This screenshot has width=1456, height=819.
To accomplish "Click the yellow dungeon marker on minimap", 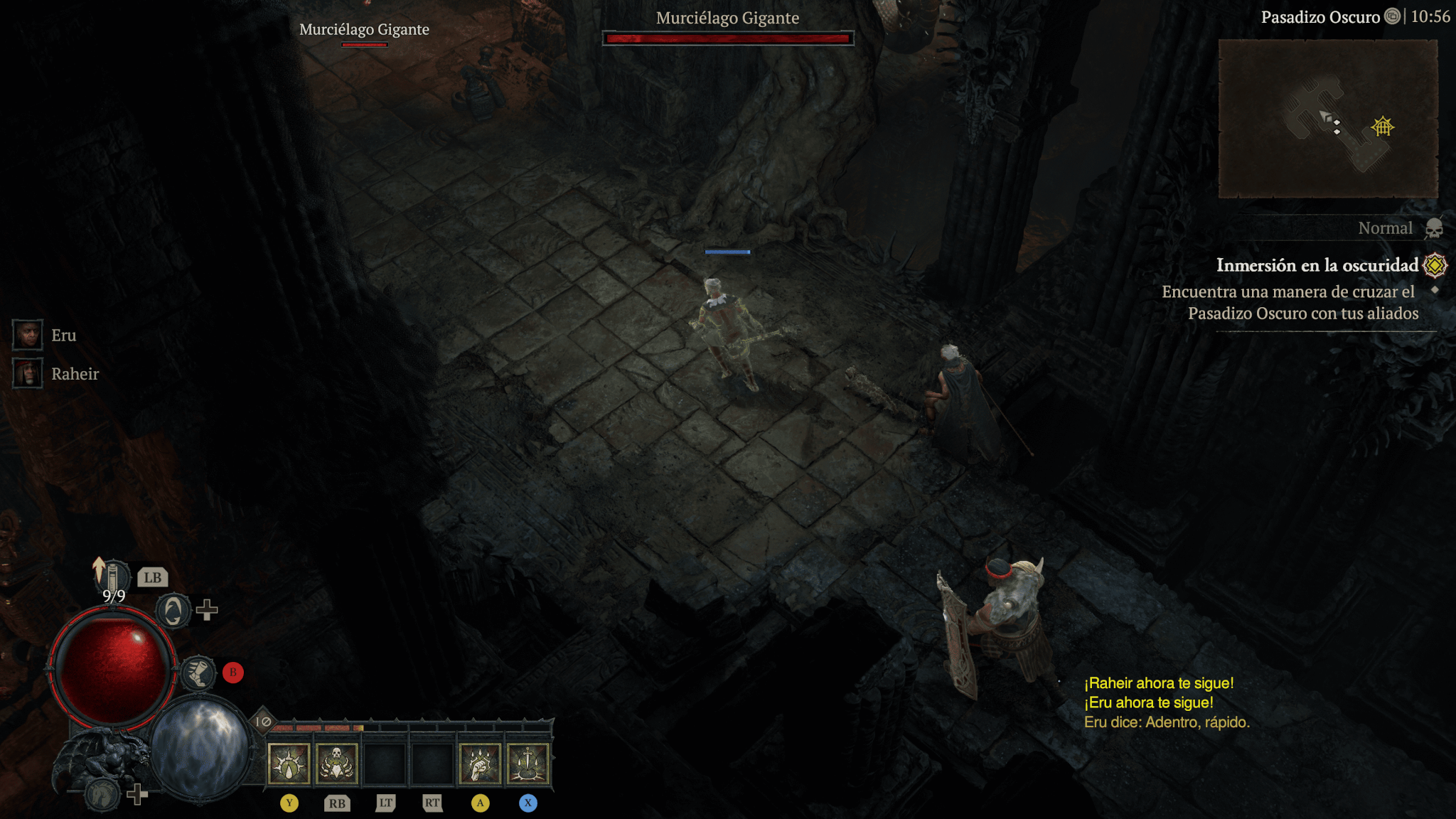I will coord(1383,127).
